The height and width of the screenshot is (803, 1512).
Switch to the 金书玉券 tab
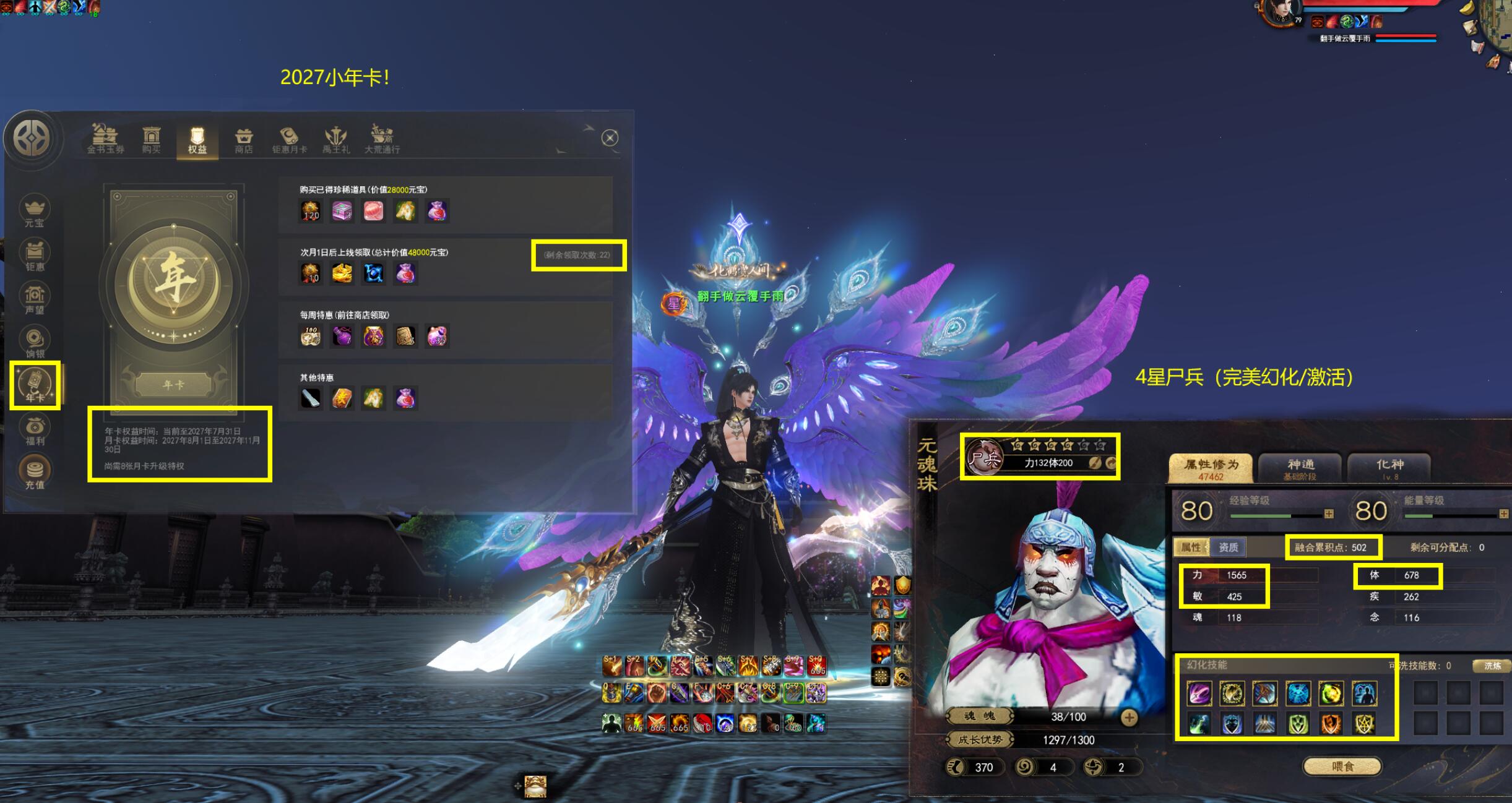105,139
